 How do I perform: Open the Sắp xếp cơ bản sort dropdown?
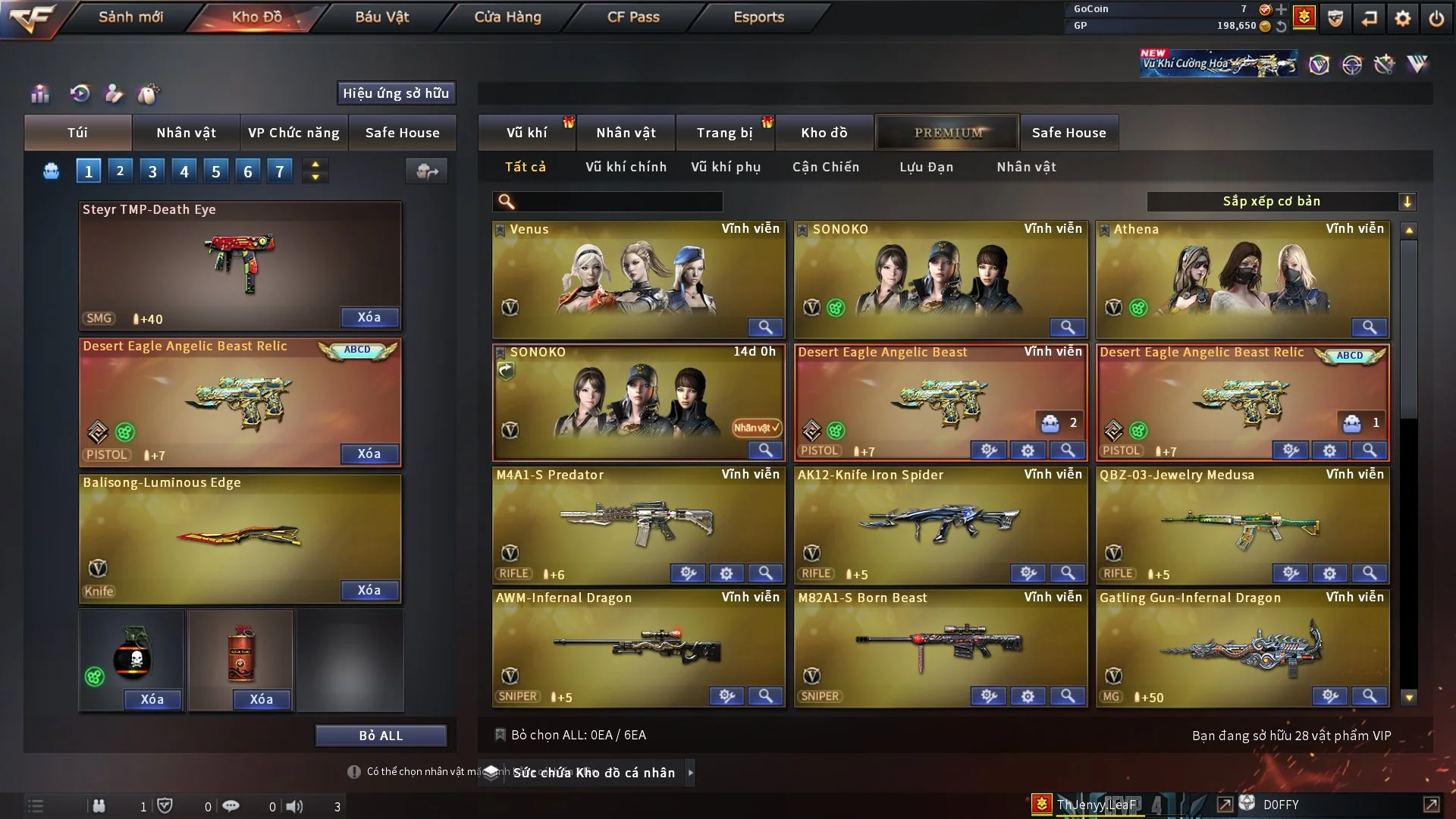click(1282, 202)
